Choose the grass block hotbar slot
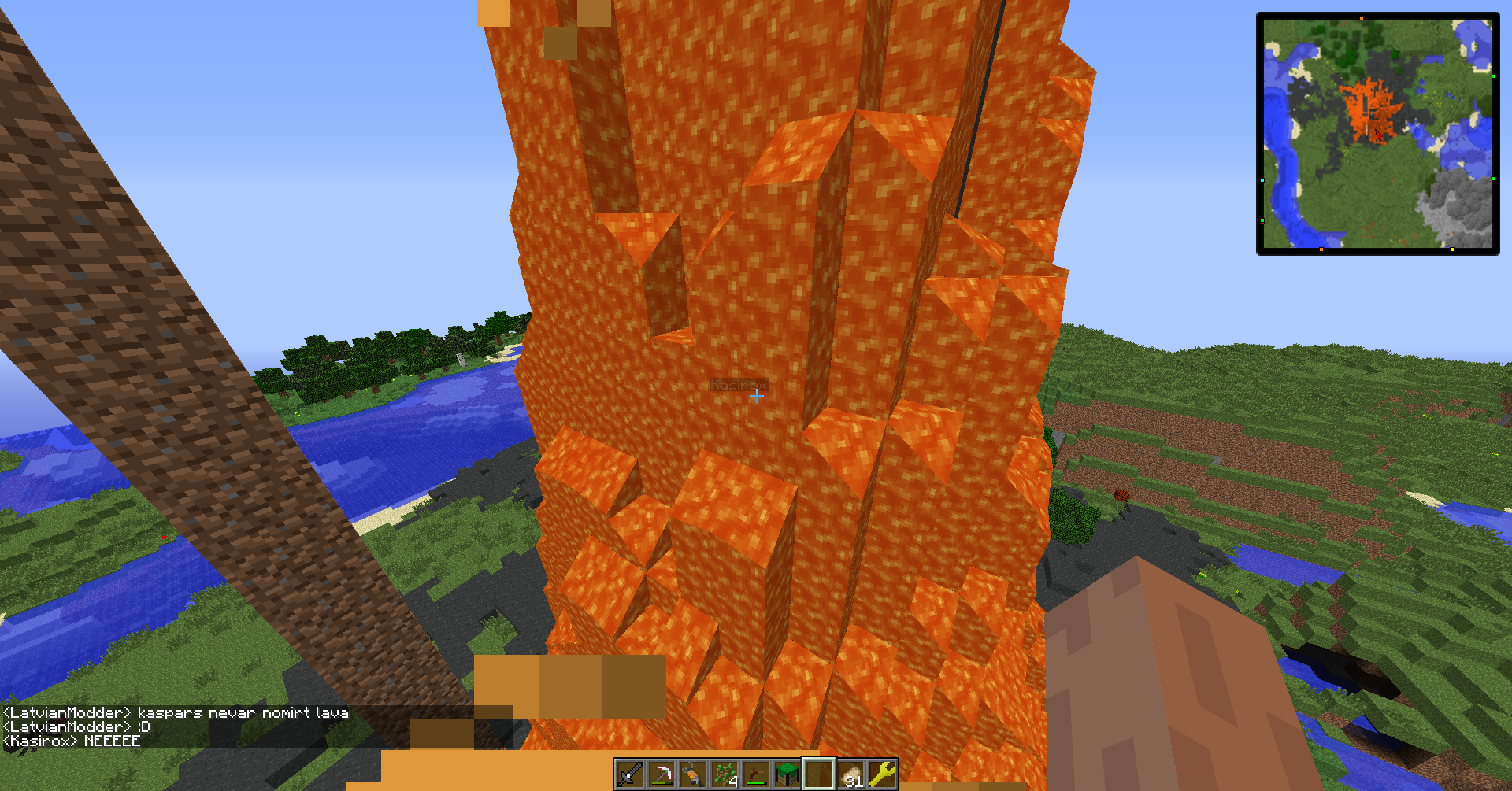Viewport: 1512px width, 791px height. (x=787, y=774)
